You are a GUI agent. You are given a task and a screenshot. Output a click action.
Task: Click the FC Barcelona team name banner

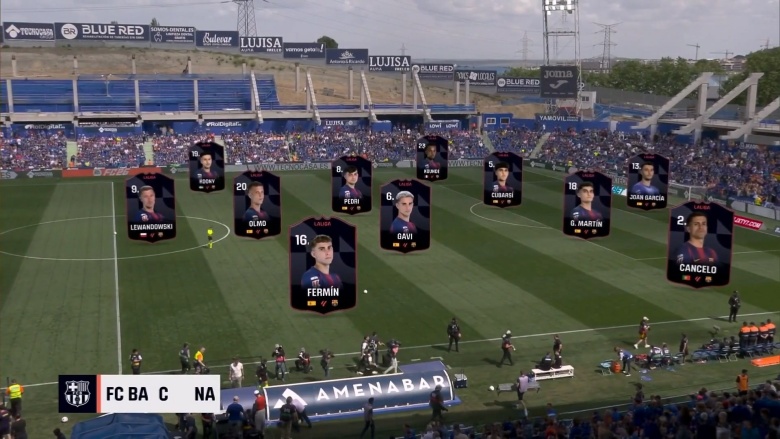(139, 394)
